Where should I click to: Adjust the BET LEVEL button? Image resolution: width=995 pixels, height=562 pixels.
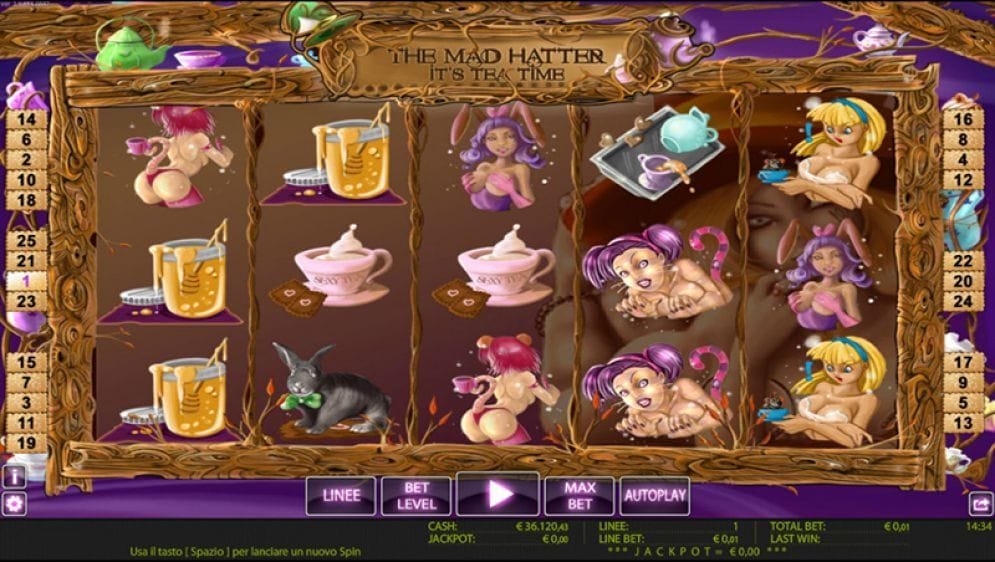(416, 495)
